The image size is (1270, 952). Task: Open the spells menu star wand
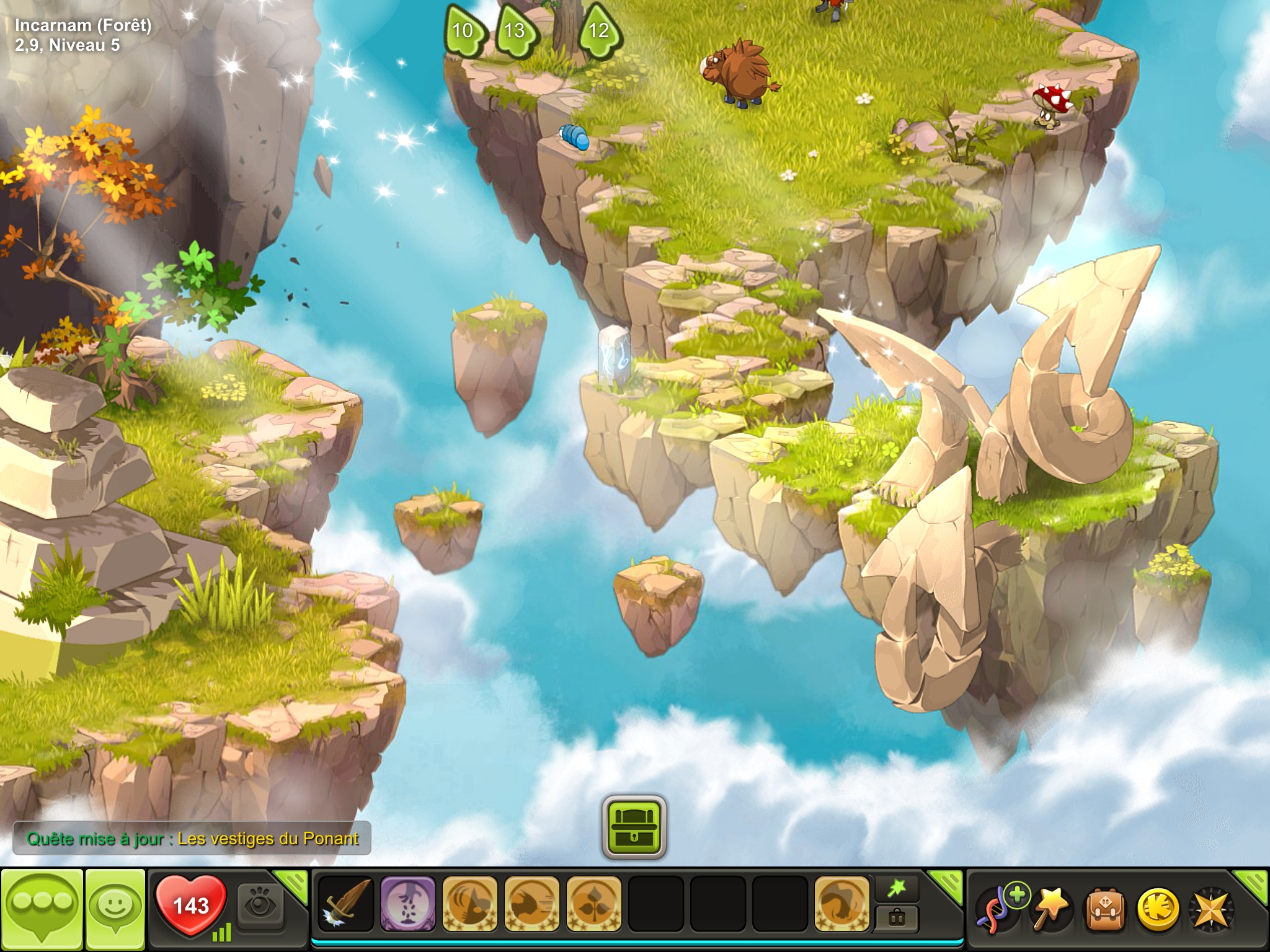click(1052, 908)
